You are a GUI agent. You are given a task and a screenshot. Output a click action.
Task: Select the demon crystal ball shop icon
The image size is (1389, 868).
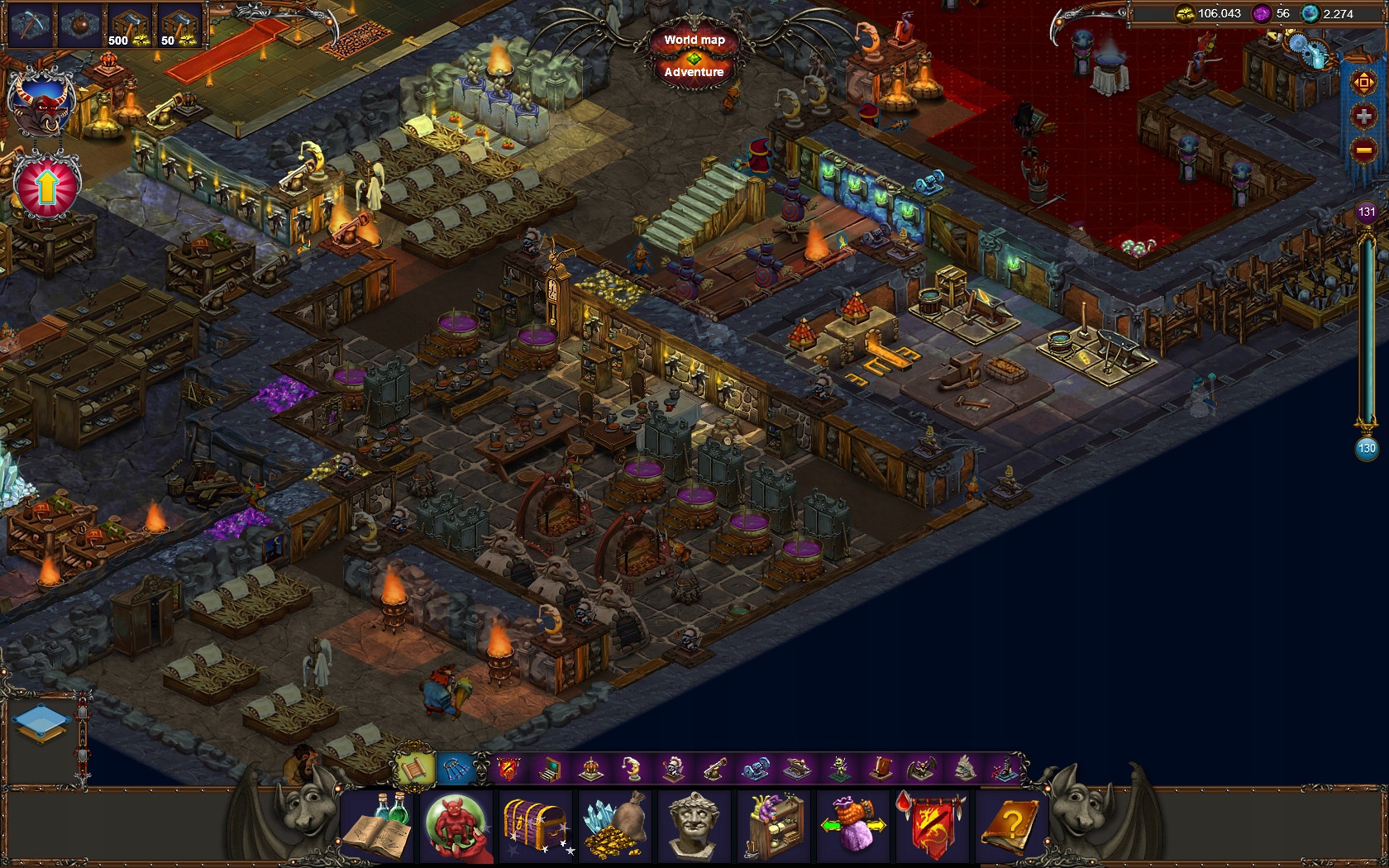point(456,827)
